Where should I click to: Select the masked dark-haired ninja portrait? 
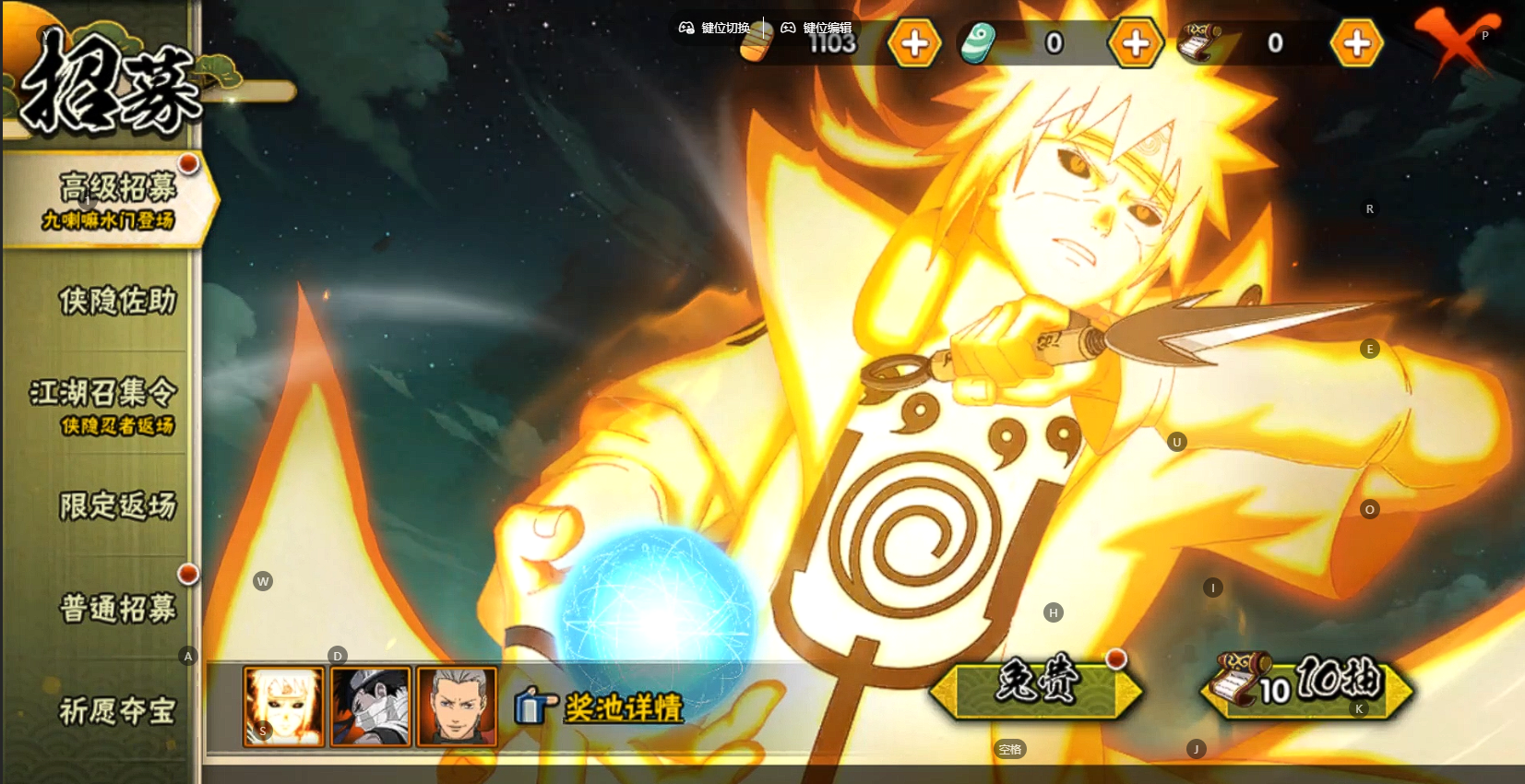click(x=370, y=707)
